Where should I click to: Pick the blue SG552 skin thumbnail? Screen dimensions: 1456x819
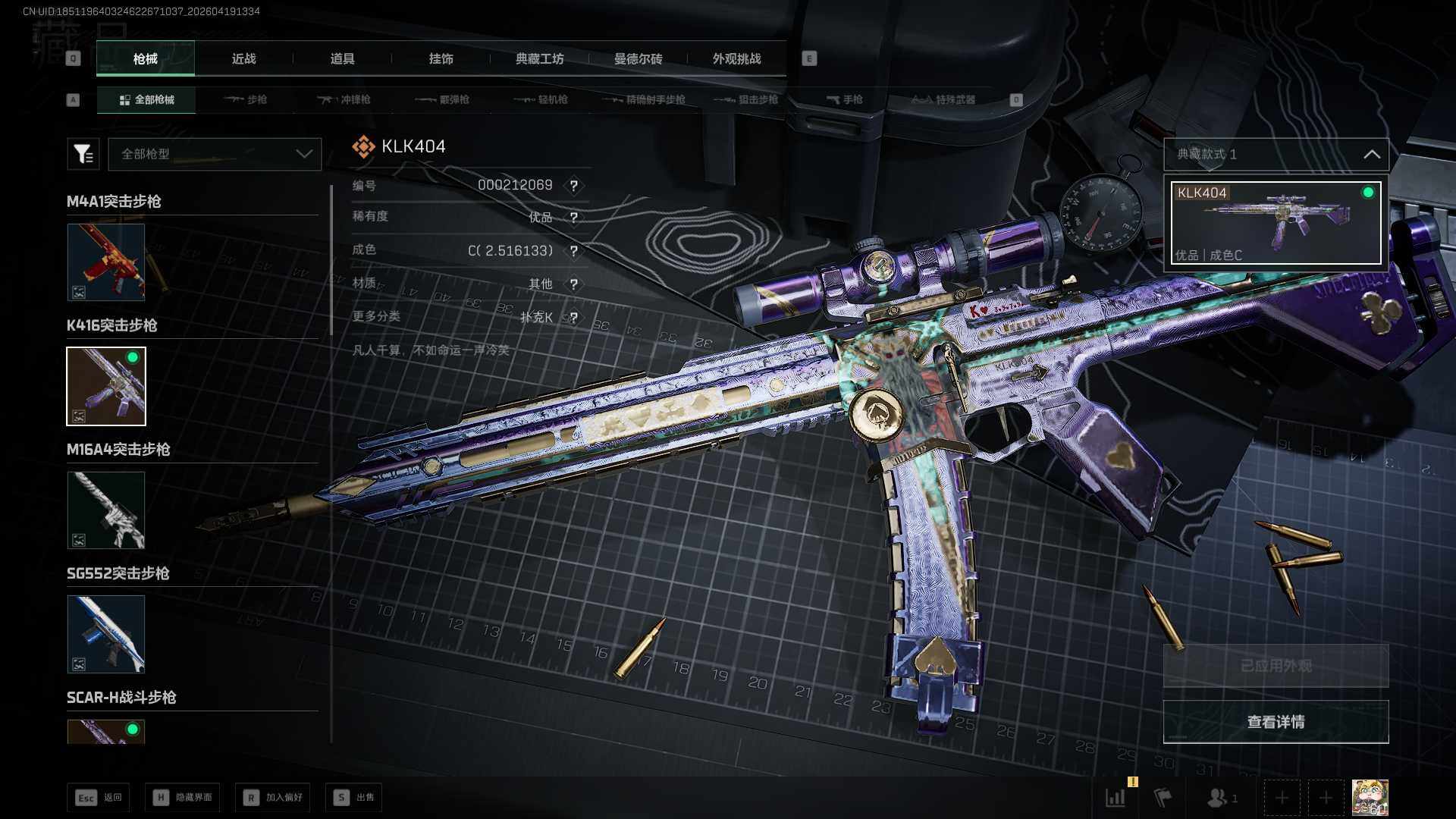[x=106, y=634]
